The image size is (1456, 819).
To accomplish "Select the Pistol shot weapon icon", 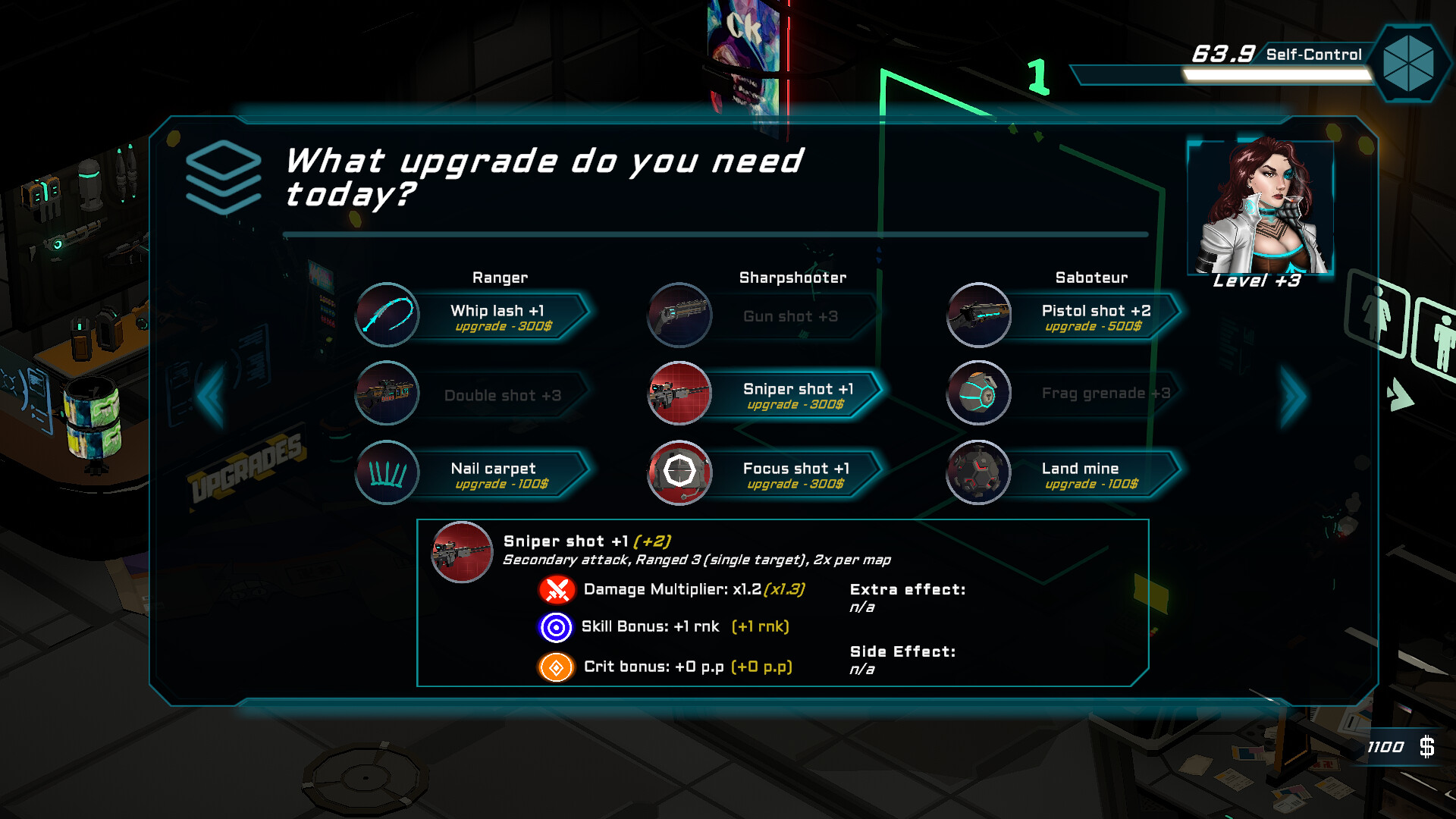I will (x=978, y=316).
